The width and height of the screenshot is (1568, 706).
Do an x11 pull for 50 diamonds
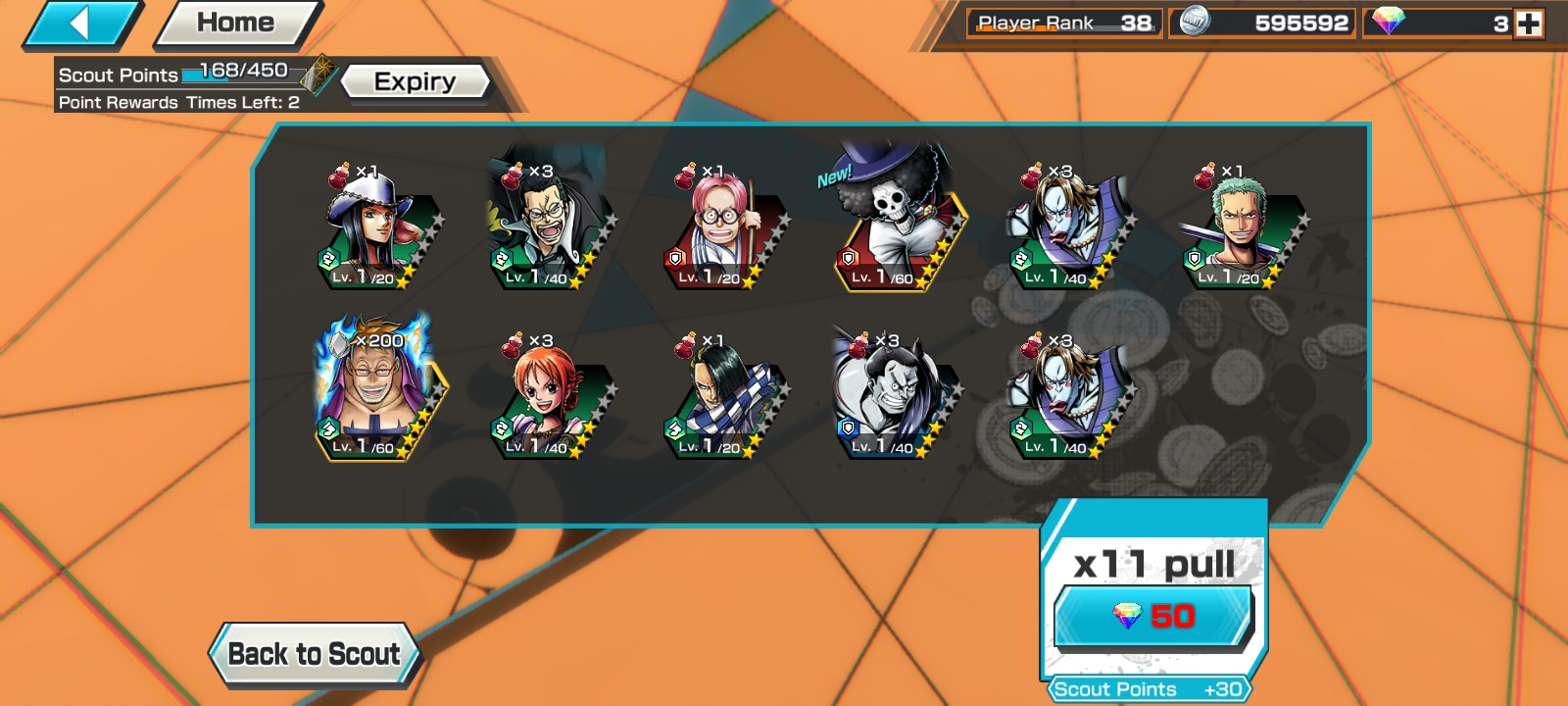tap(1153, 615)
